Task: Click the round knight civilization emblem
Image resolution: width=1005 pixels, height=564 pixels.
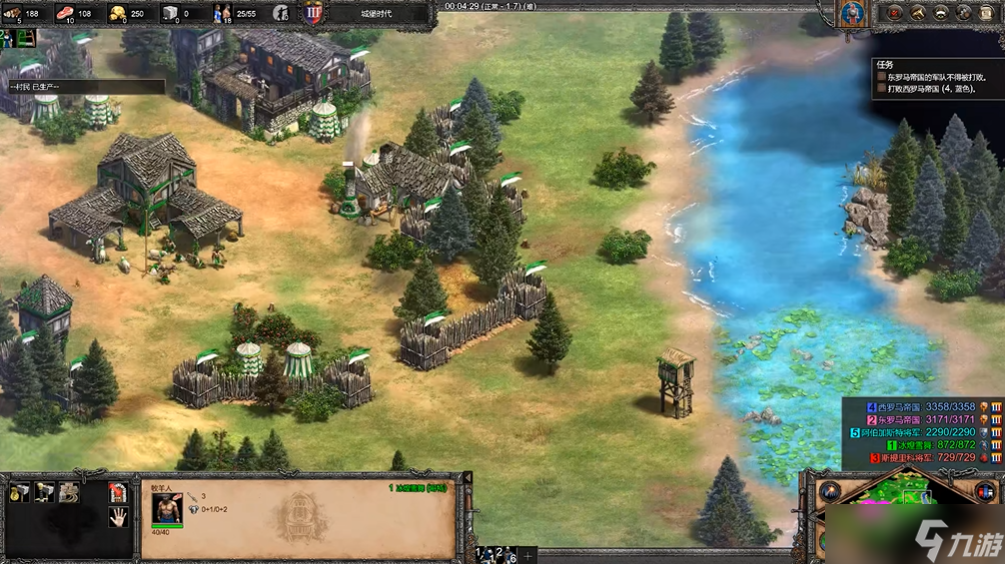Action: click(852, 13)
